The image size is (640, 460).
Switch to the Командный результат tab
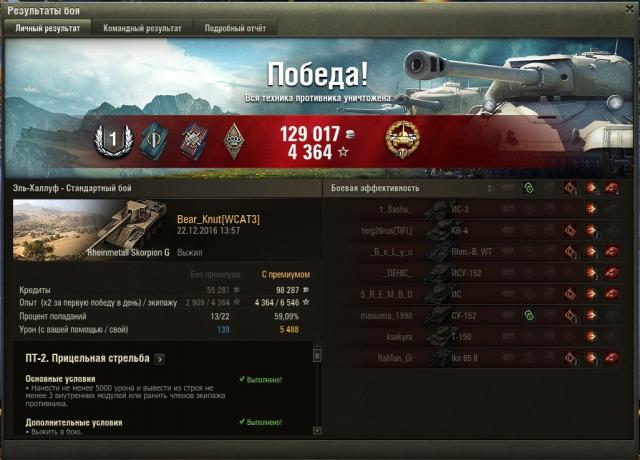pyautogui.click(x=142, y=29)
